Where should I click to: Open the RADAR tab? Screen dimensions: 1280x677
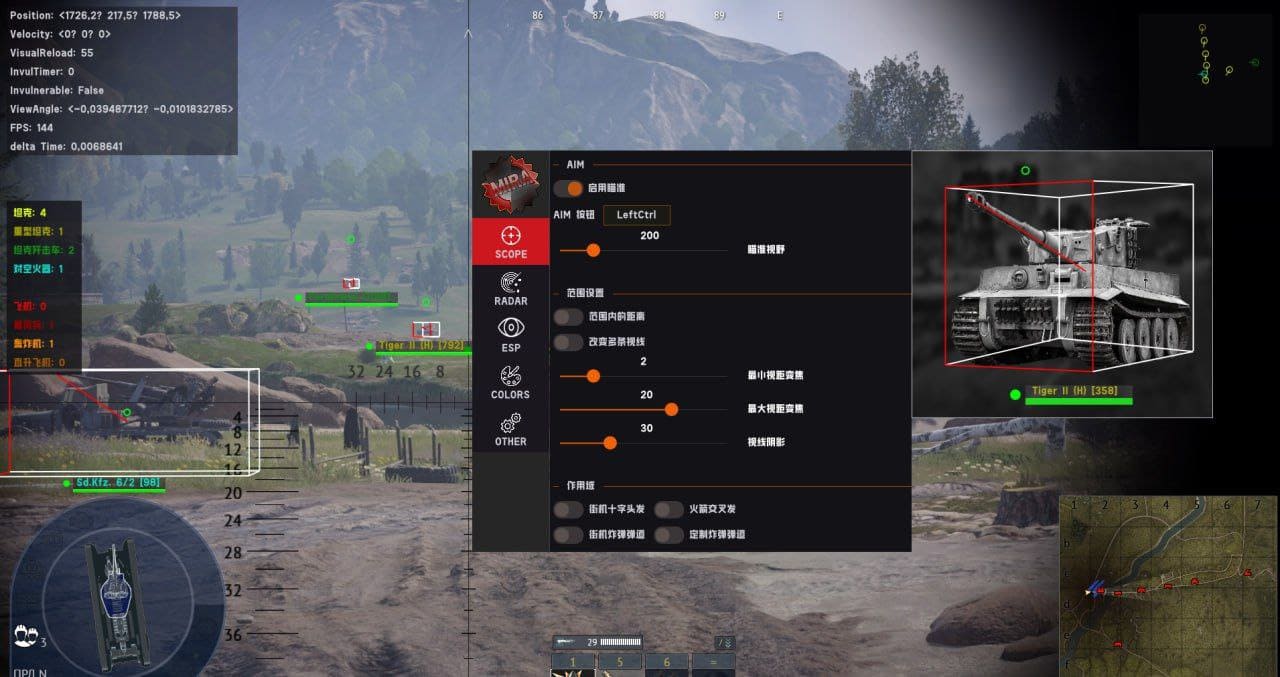coord(510,289)
